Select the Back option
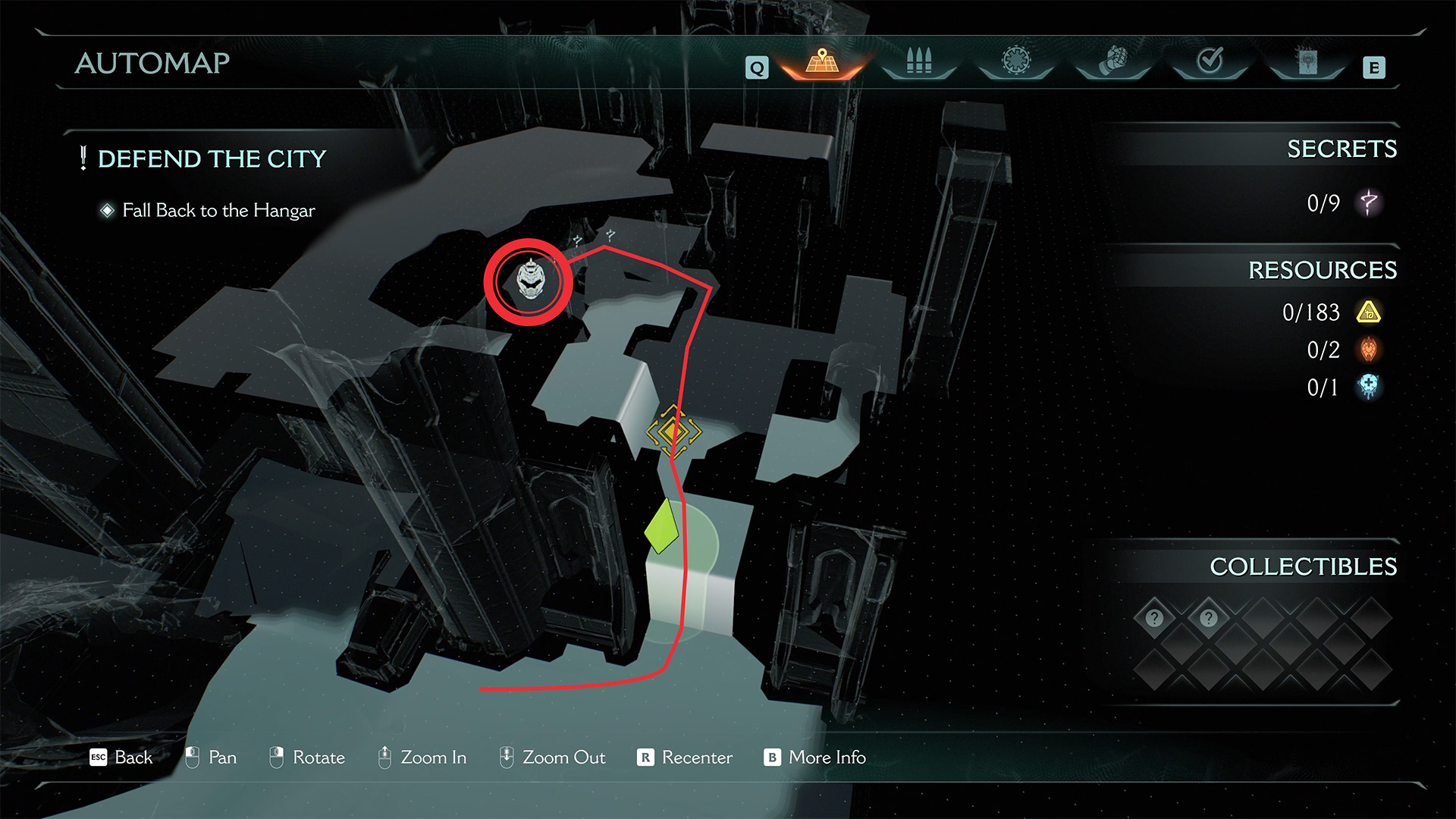1456x819 pixels. click(x=121, y=757)
